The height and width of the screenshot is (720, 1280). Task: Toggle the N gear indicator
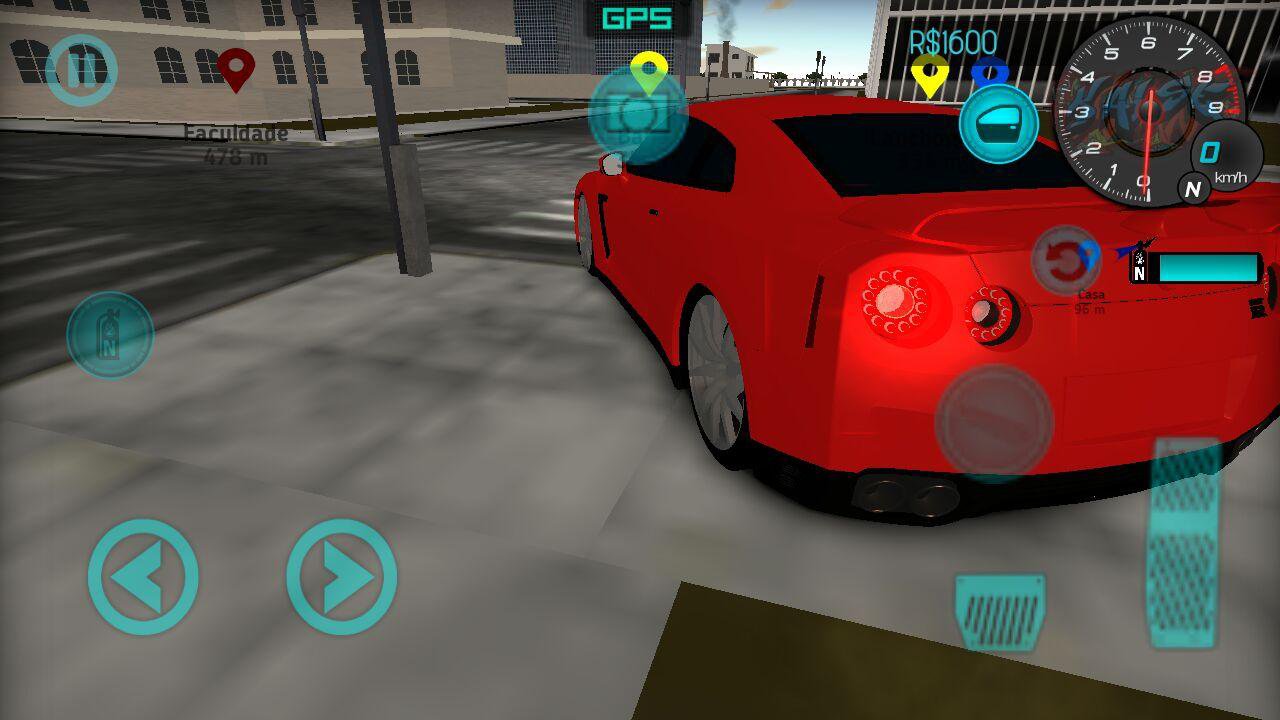(1192, 188)
